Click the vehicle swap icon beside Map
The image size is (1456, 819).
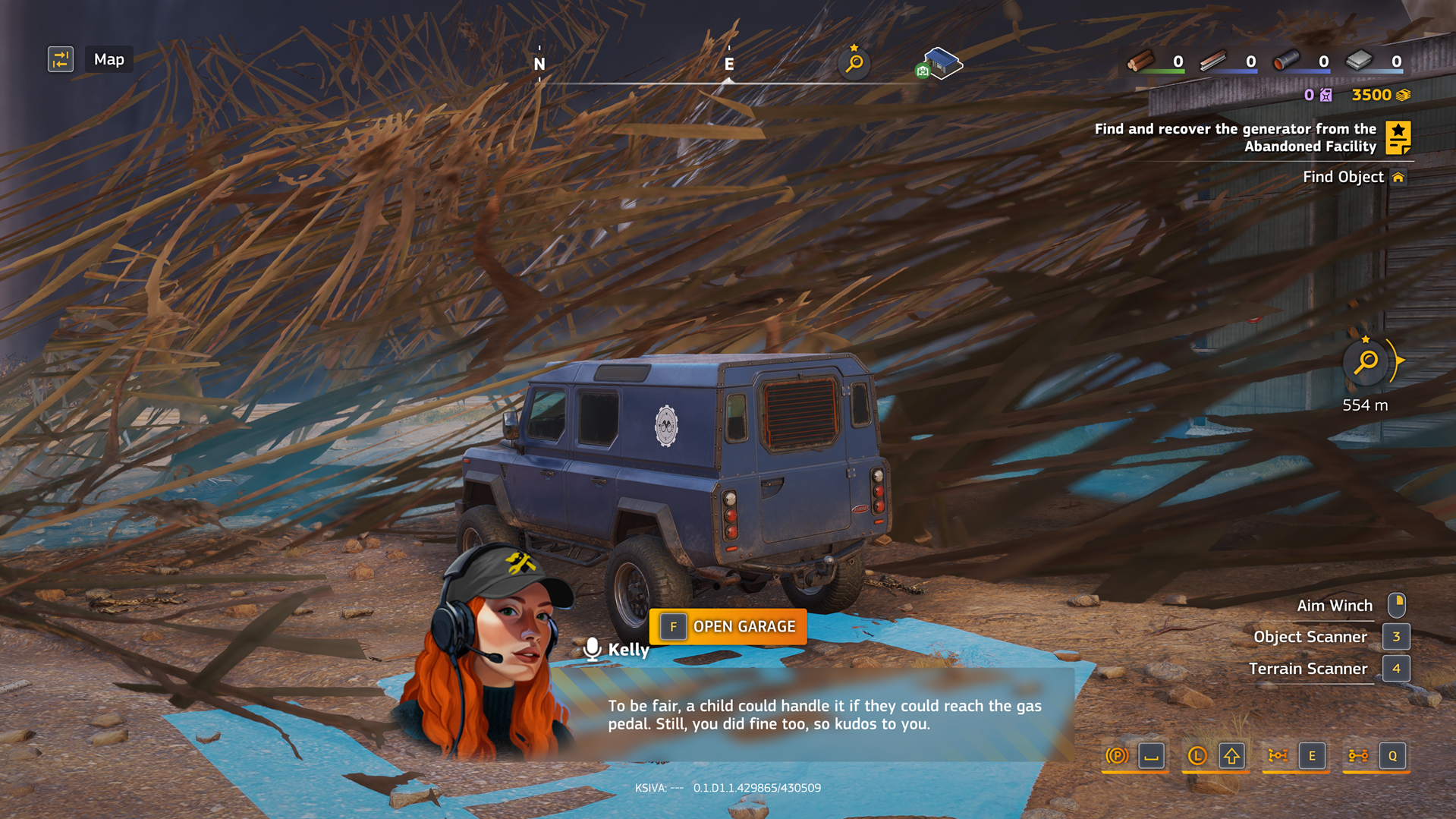(61, 59)
